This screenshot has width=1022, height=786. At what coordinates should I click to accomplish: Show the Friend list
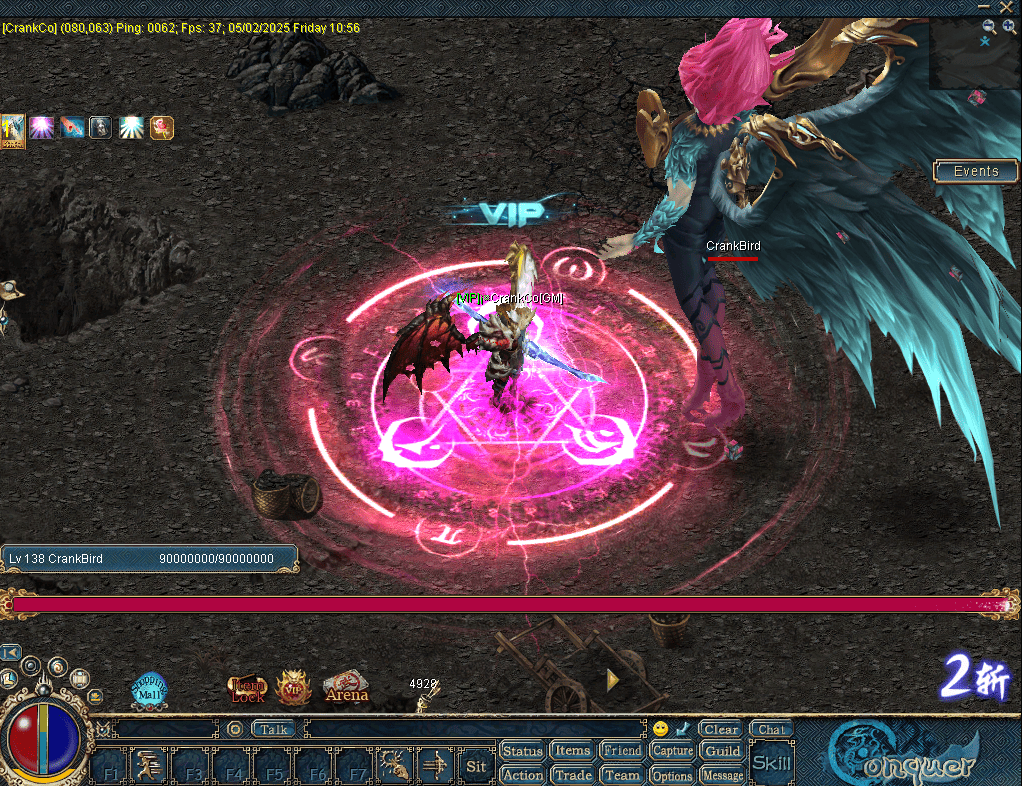point(622,751)
